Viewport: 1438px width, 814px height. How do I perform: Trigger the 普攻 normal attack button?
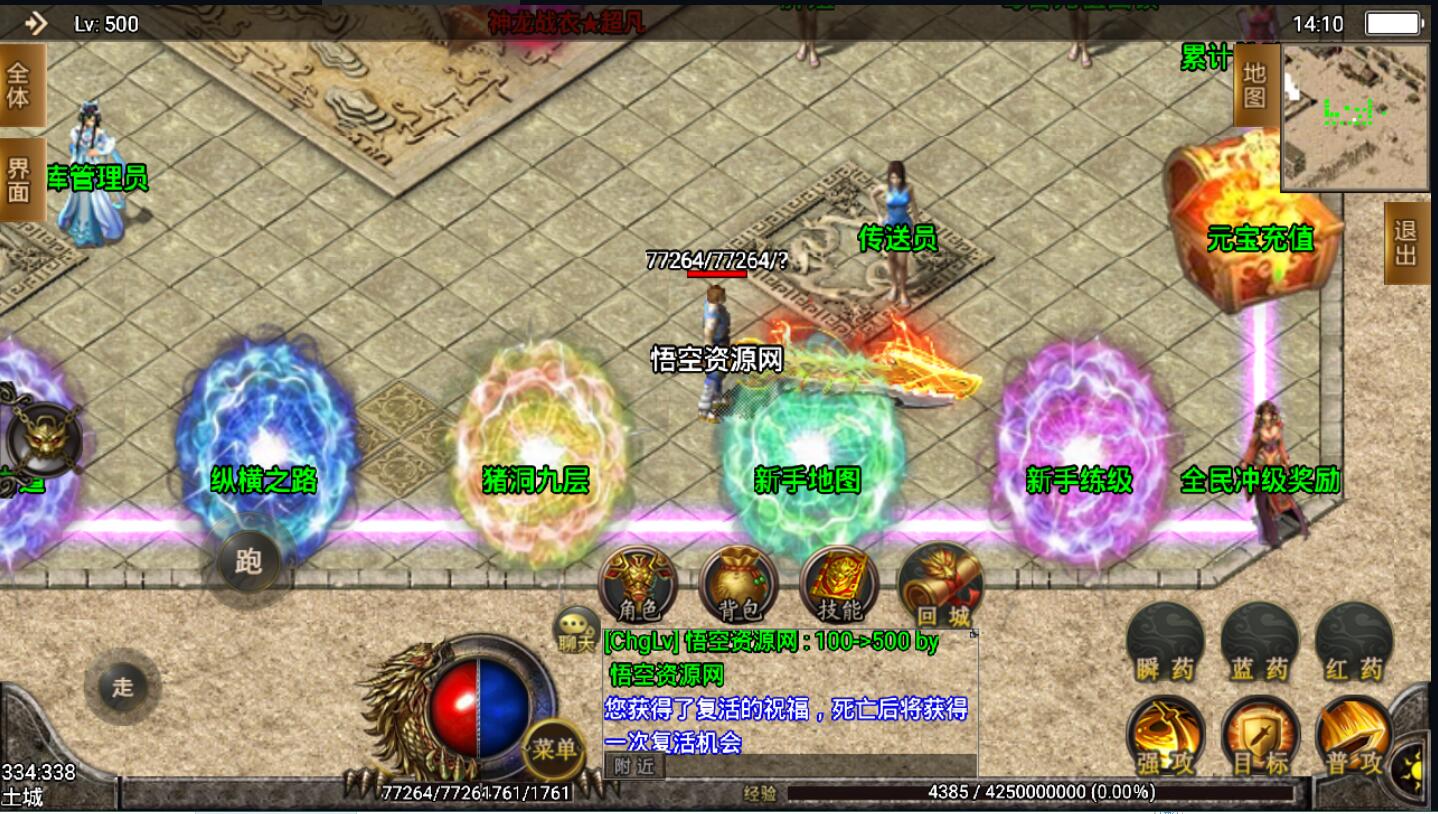(x=1354, y=737)
